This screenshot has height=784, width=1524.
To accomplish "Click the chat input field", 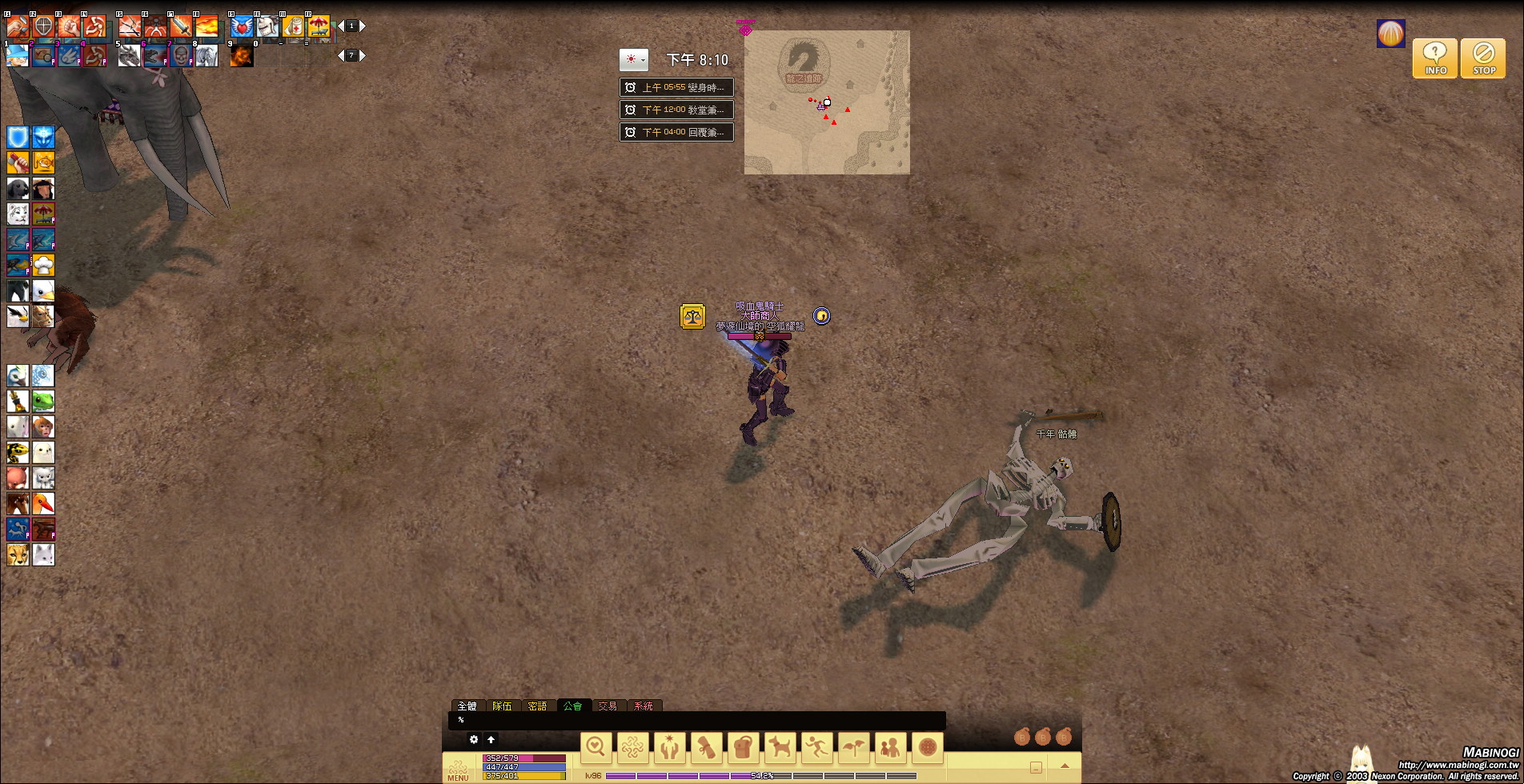I will tap(696, 720).
